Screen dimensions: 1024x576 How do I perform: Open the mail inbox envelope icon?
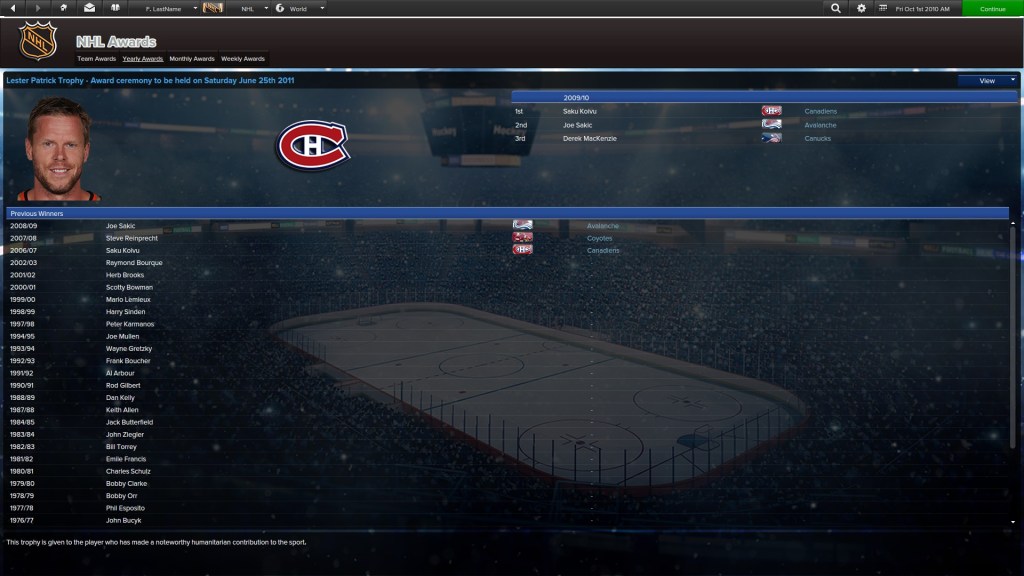[89, 8]
